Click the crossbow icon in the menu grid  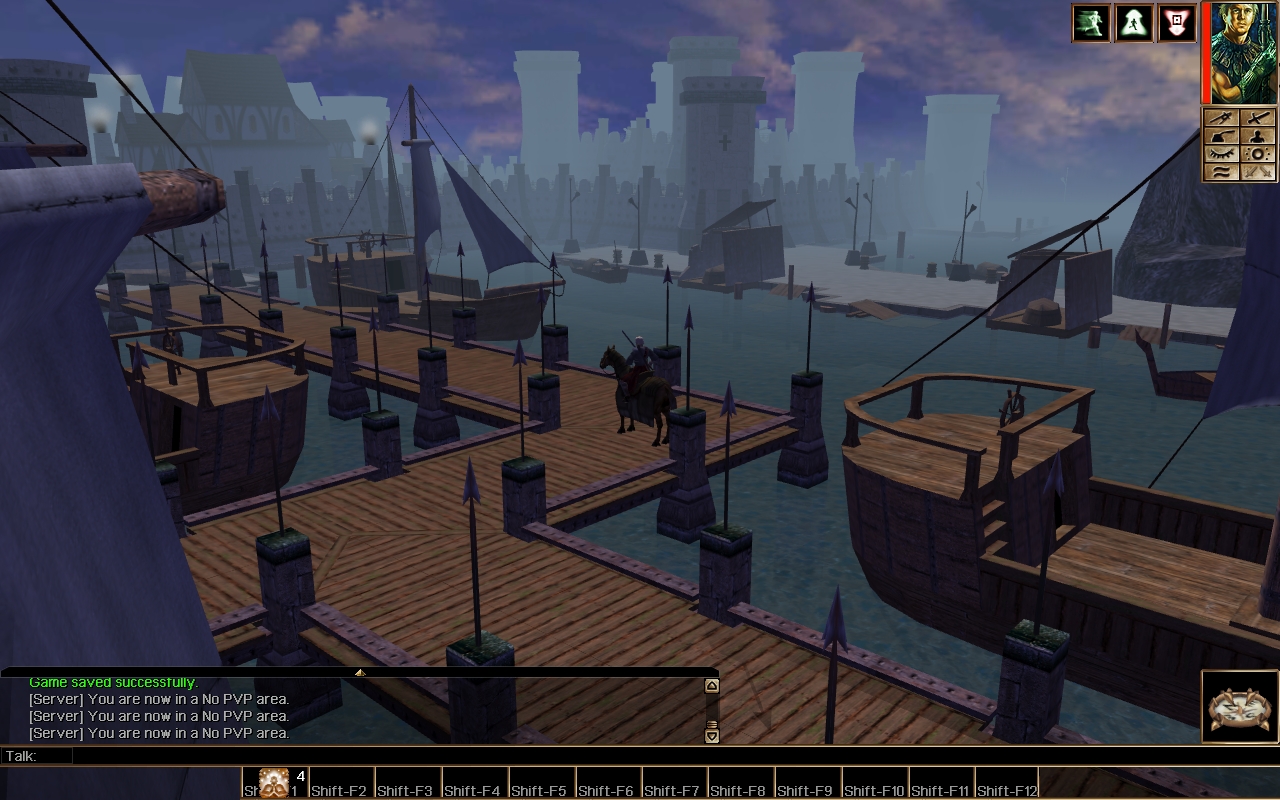point(1221,118)
